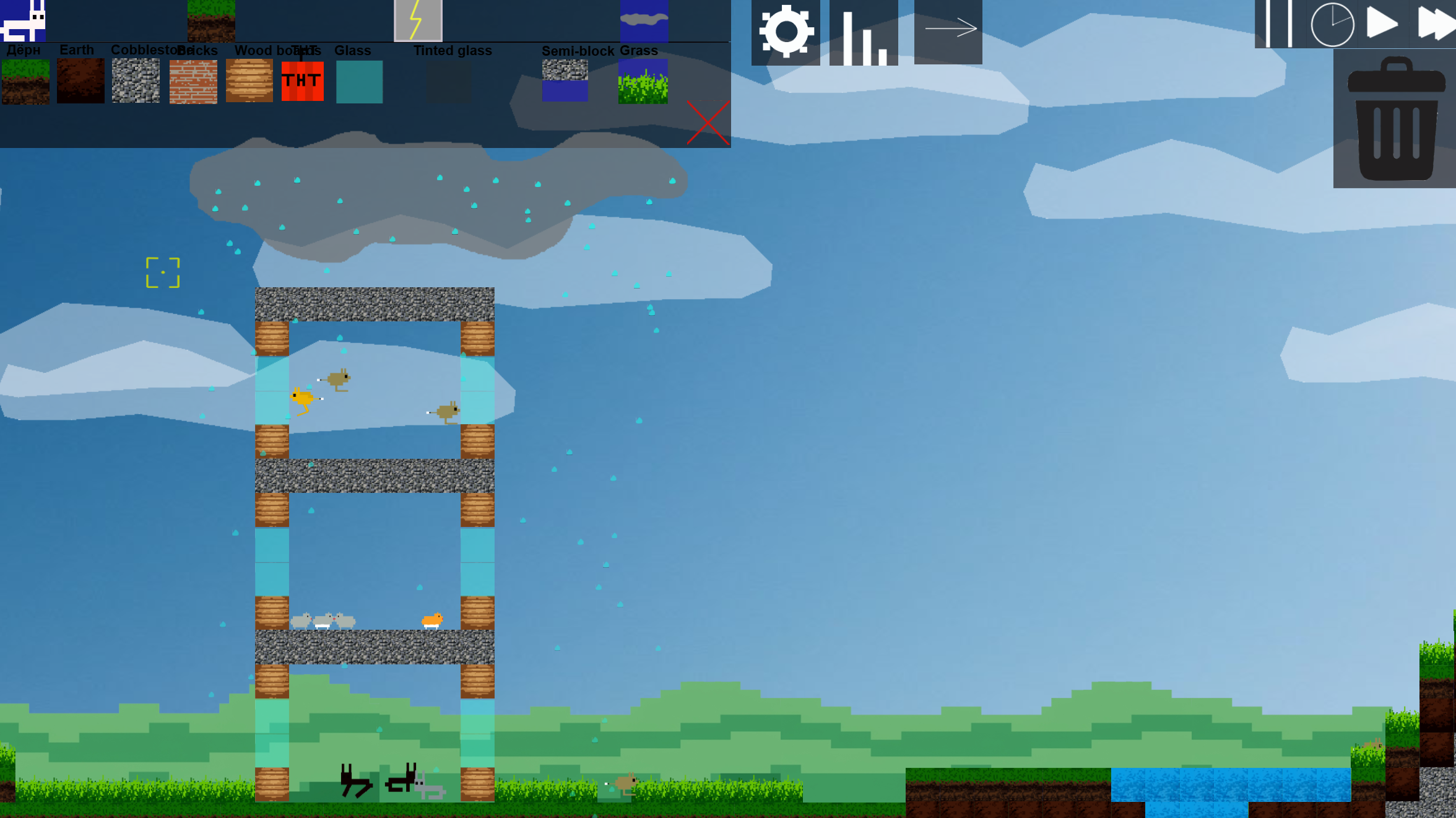Viewport: 1456px width, 818px height.
Task: Pick the Cobblestone block
Action: click(135, 80)
